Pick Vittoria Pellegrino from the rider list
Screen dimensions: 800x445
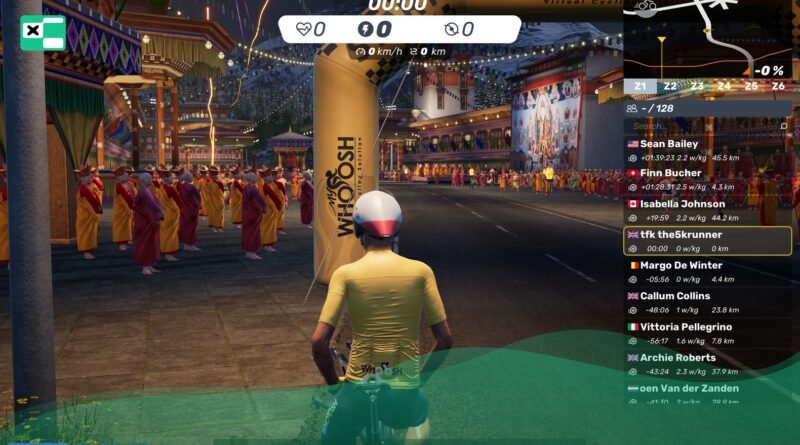707,333
